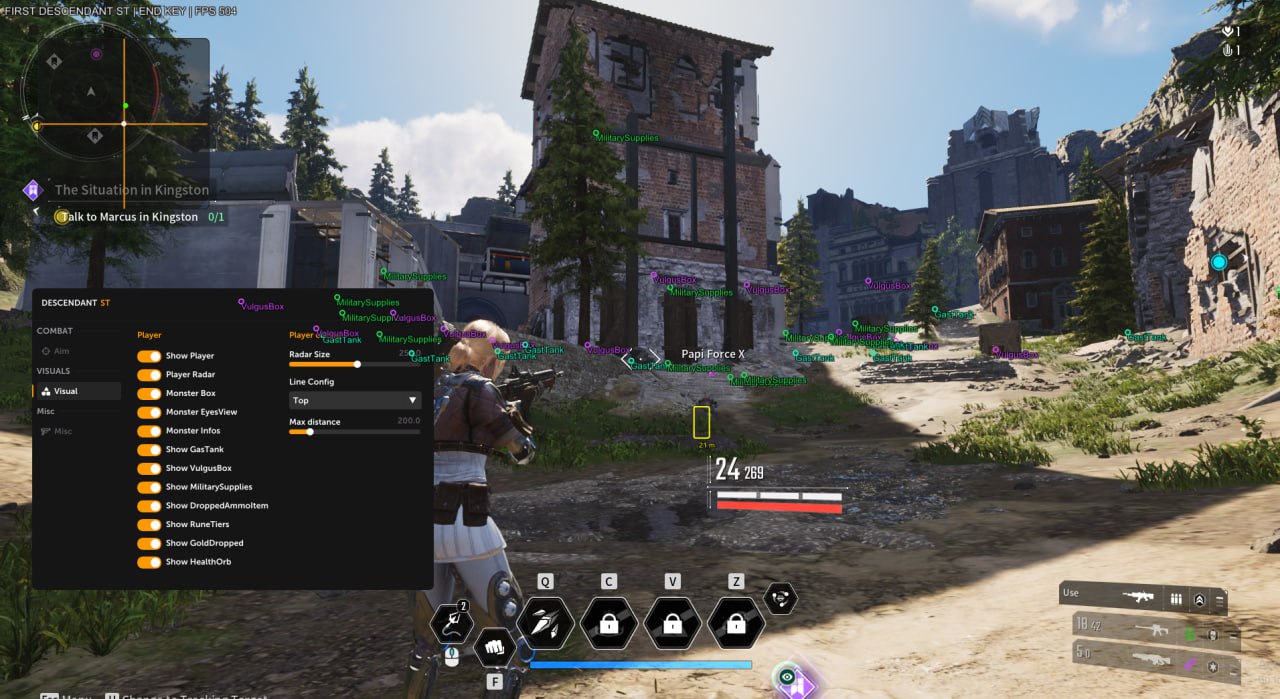Click the Max distance slider handle
1280x699 pixels.
(310, 432)
